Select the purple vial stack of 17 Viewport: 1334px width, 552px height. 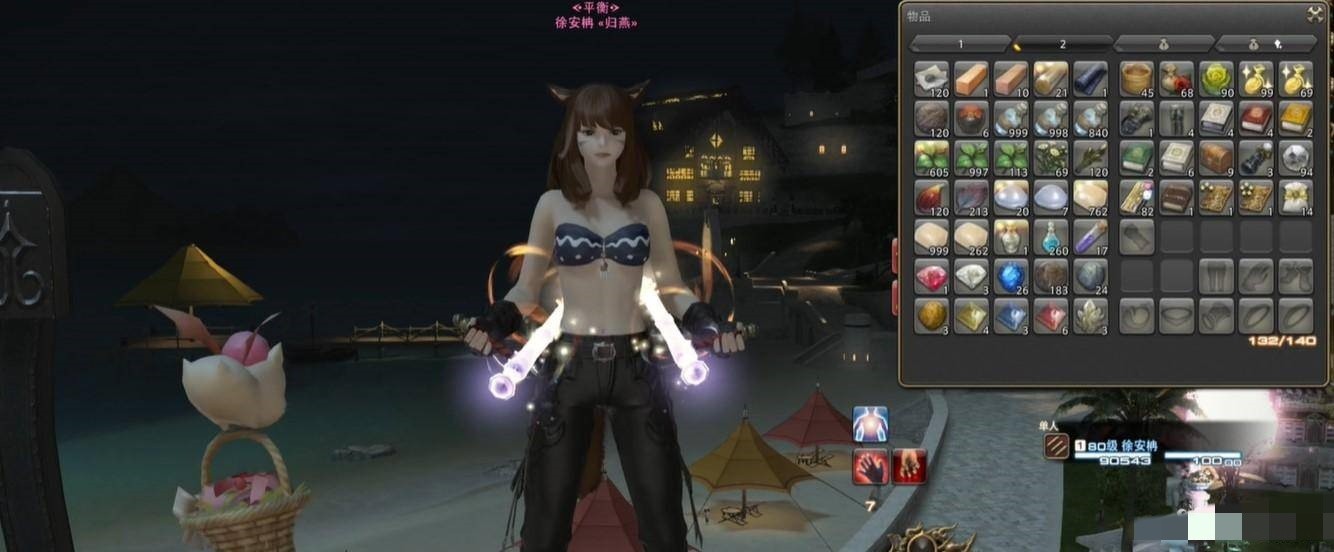(1090, 237)
